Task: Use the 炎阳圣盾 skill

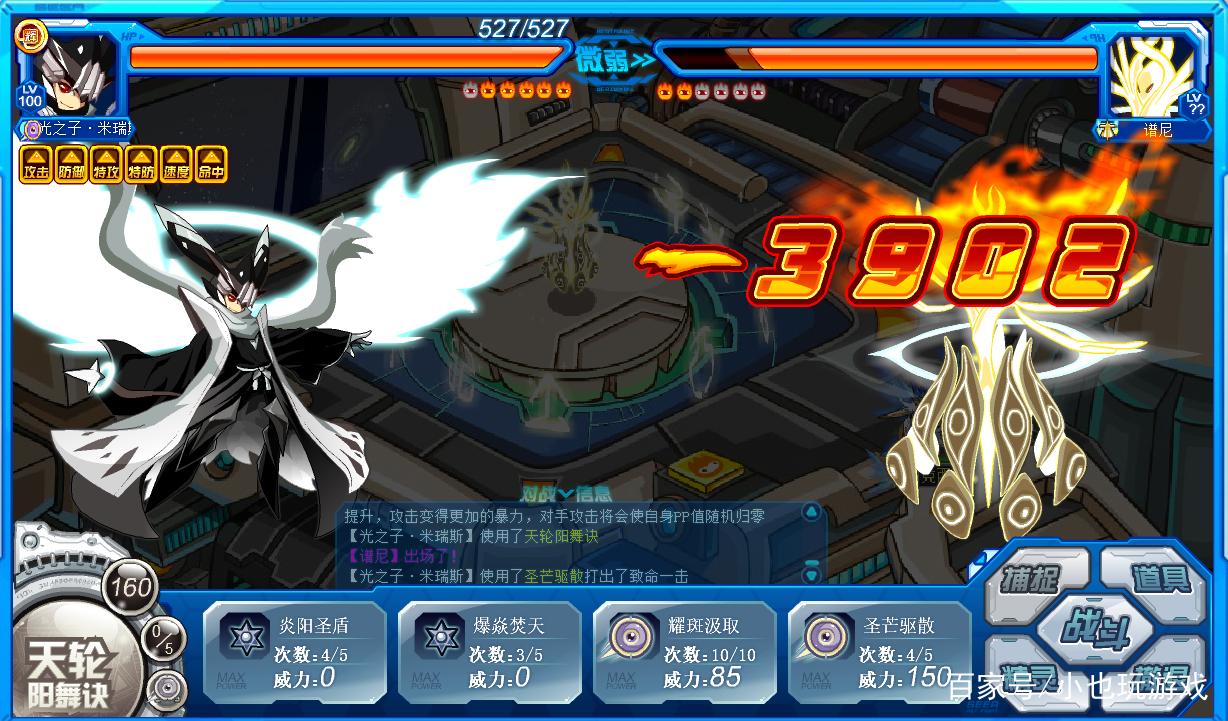Action: (294, 652)
